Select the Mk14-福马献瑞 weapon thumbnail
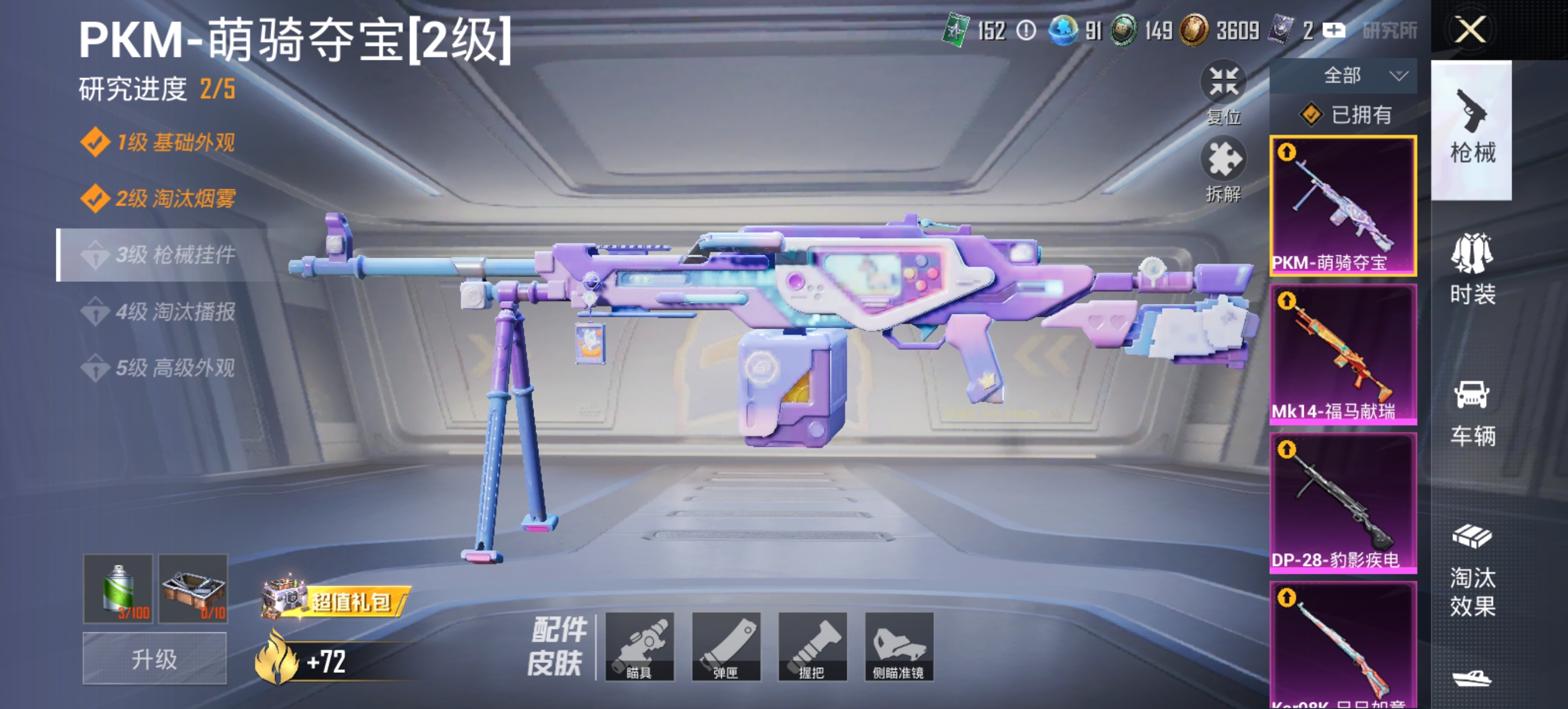 click(x=1343, y=359)
